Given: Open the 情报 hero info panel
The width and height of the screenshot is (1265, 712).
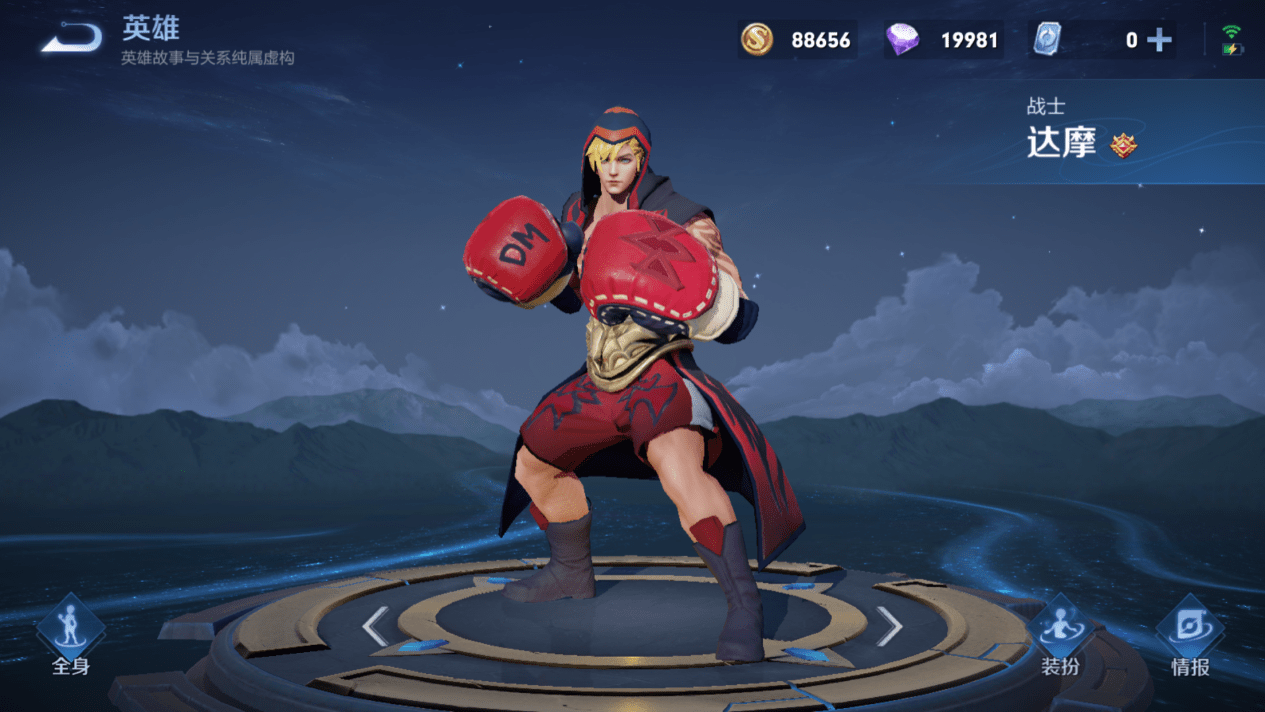Looking at the screenshot, I should click(1190, 637).
